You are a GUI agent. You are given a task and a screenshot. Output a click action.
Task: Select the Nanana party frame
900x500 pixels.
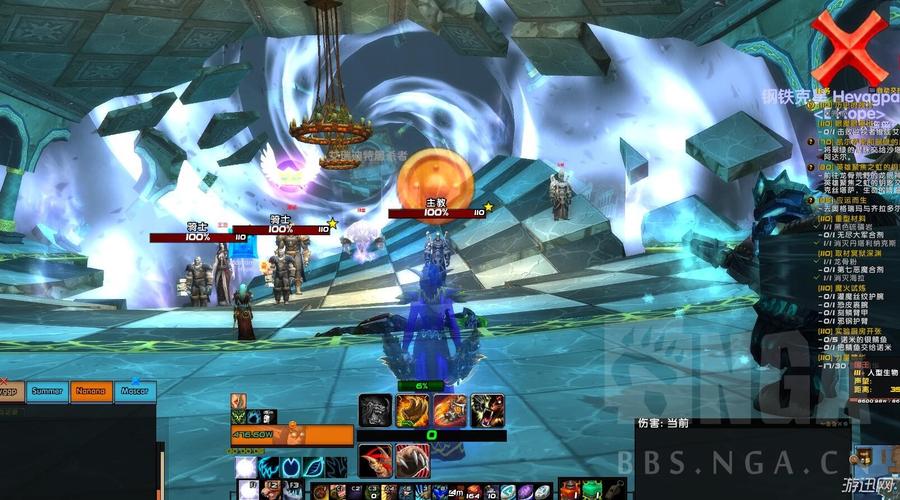pyautogui.click(x=91, y=392)
